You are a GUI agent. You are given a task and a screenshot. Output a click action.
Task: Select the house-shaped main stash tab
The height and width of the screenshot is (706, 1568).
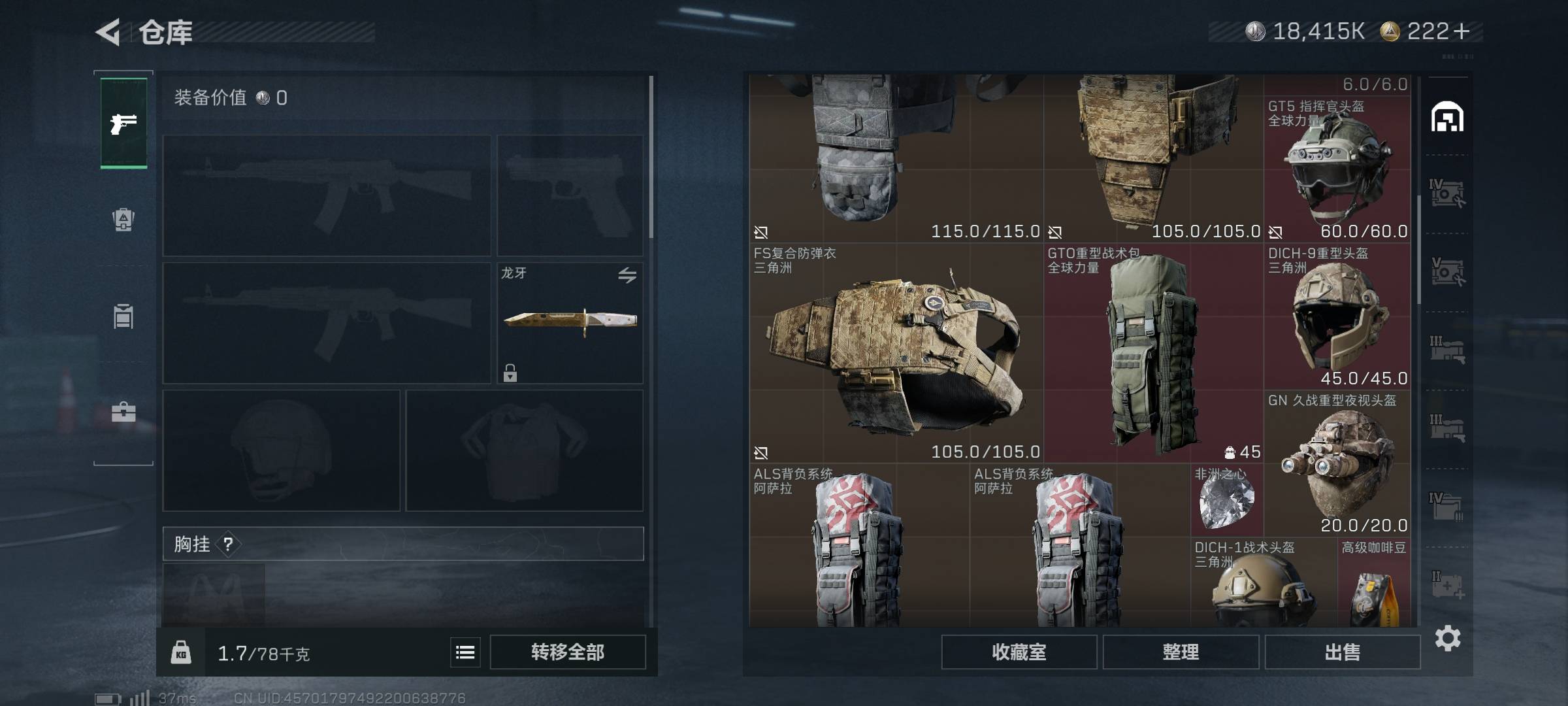click(x=1447, y=118)
